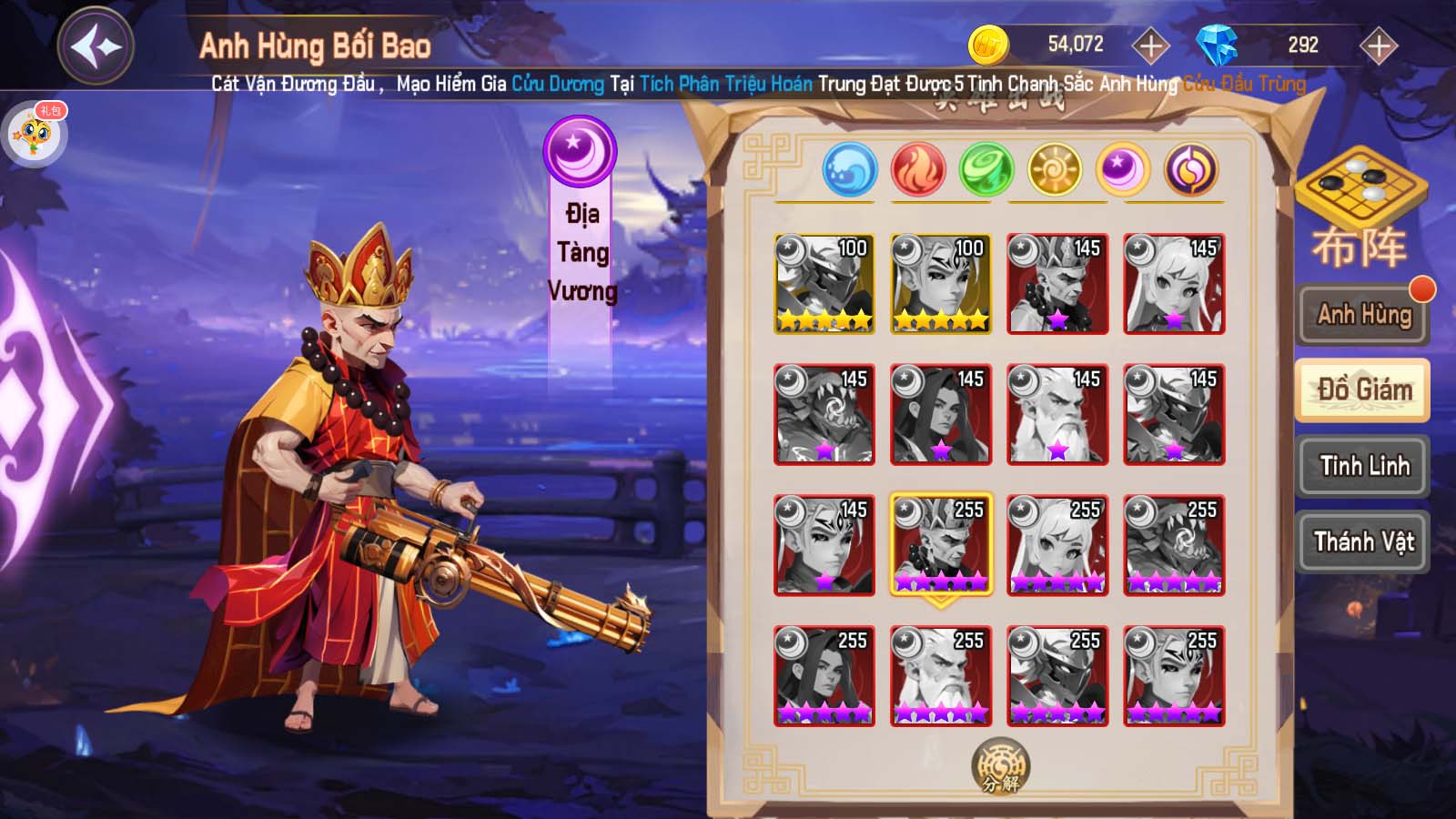The height and width of the screenshot is (819, 1456).
Task: Select the highlighted level 255 crowned monk hero
Action: [941, 545]
